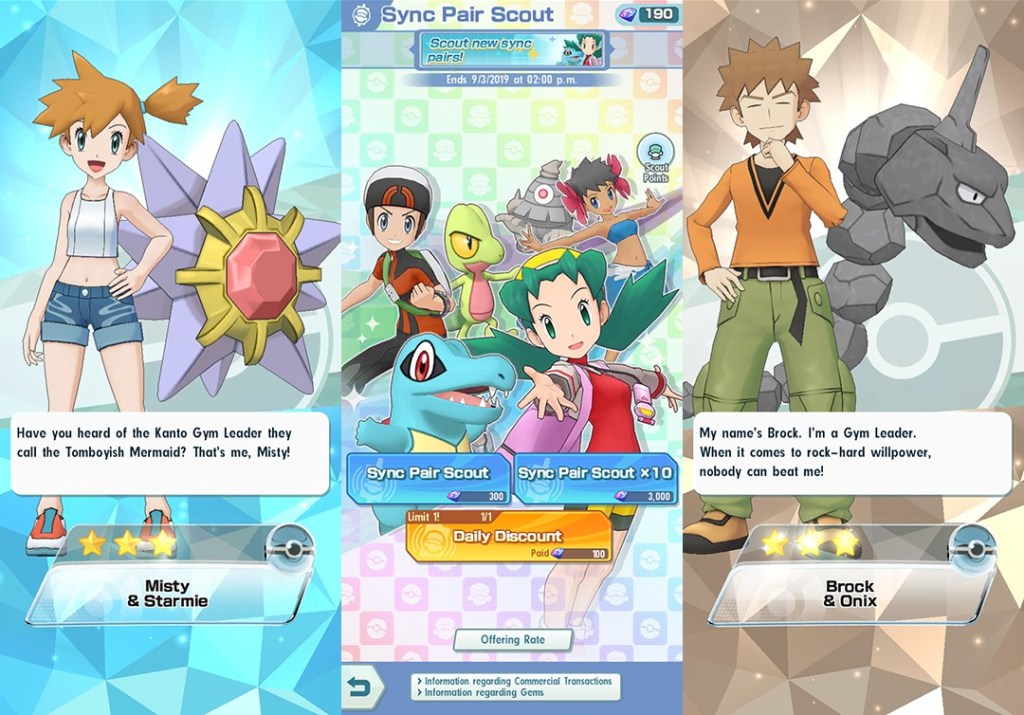1024x715 pixels.
Task: Open the Scout Points icon
Action: pos(655,158)
